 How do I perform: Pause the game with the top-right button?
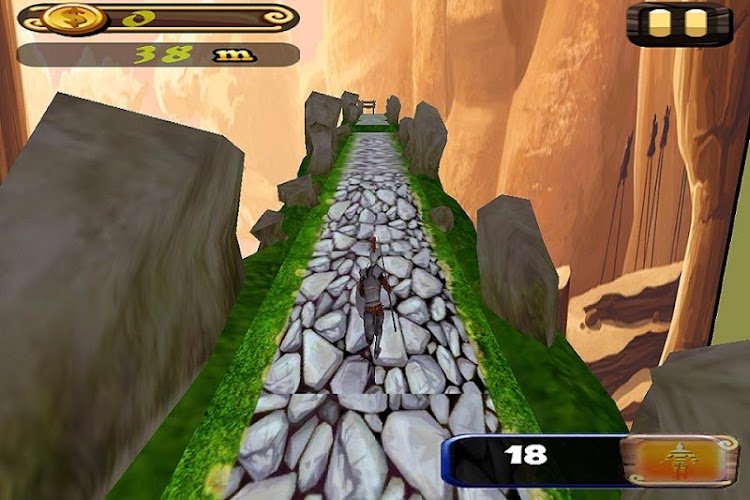pos(679,24)
